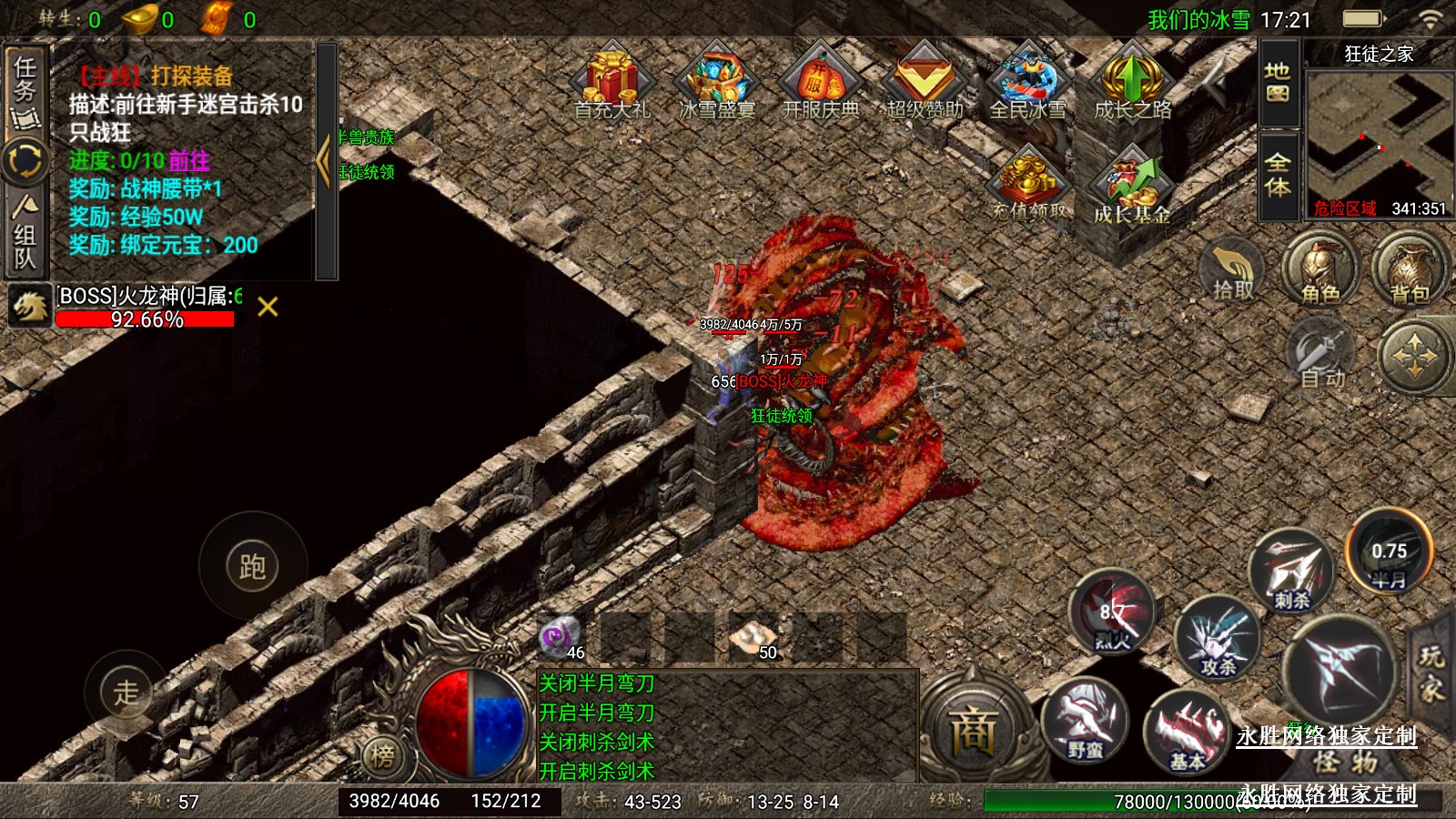Image resolution: width=1456 pixels, height=819 pixels.
Task: Collapse the quest tracker panel arrow
Action: pos(325,161)
